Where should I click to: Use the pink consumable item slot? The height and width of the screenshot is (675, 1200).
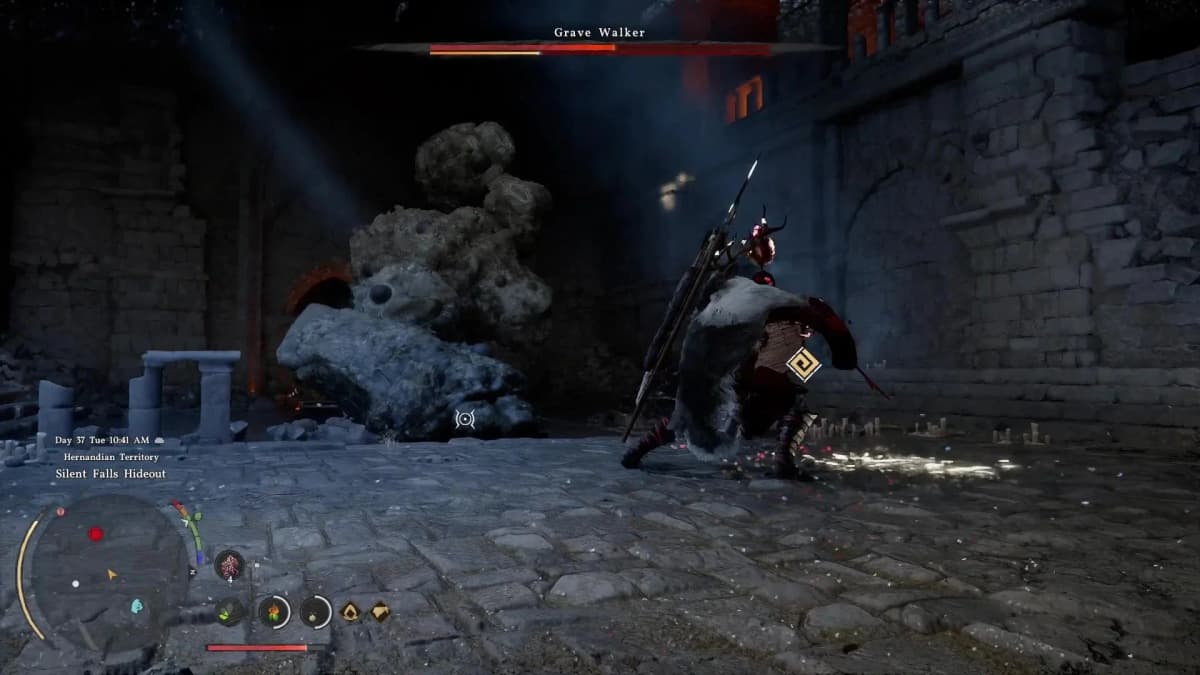pos(229,565)
